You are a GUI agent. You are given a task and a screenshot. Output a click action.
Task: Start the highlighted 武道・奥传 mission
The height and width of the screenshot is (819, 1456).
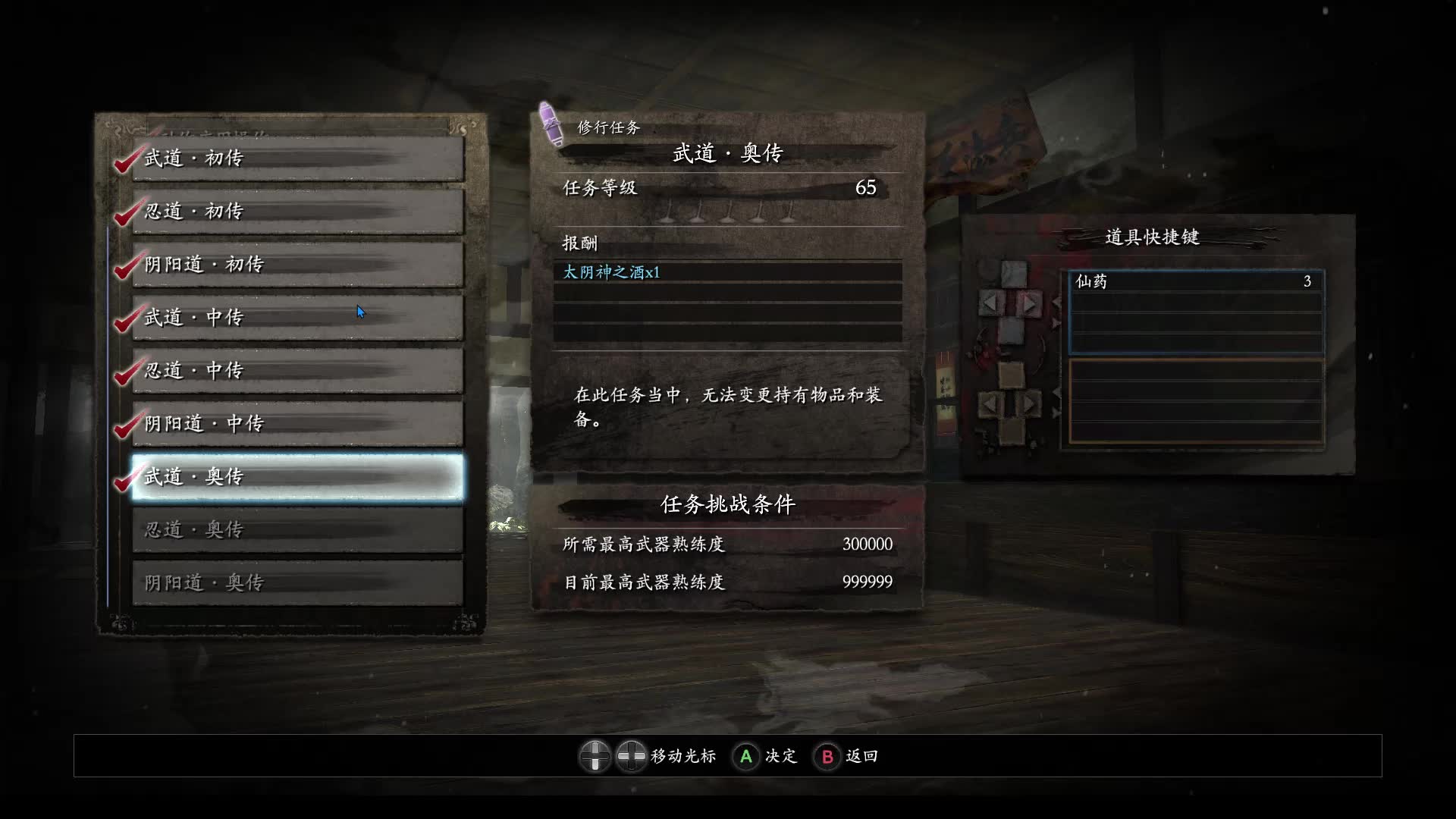click(297, 477)
